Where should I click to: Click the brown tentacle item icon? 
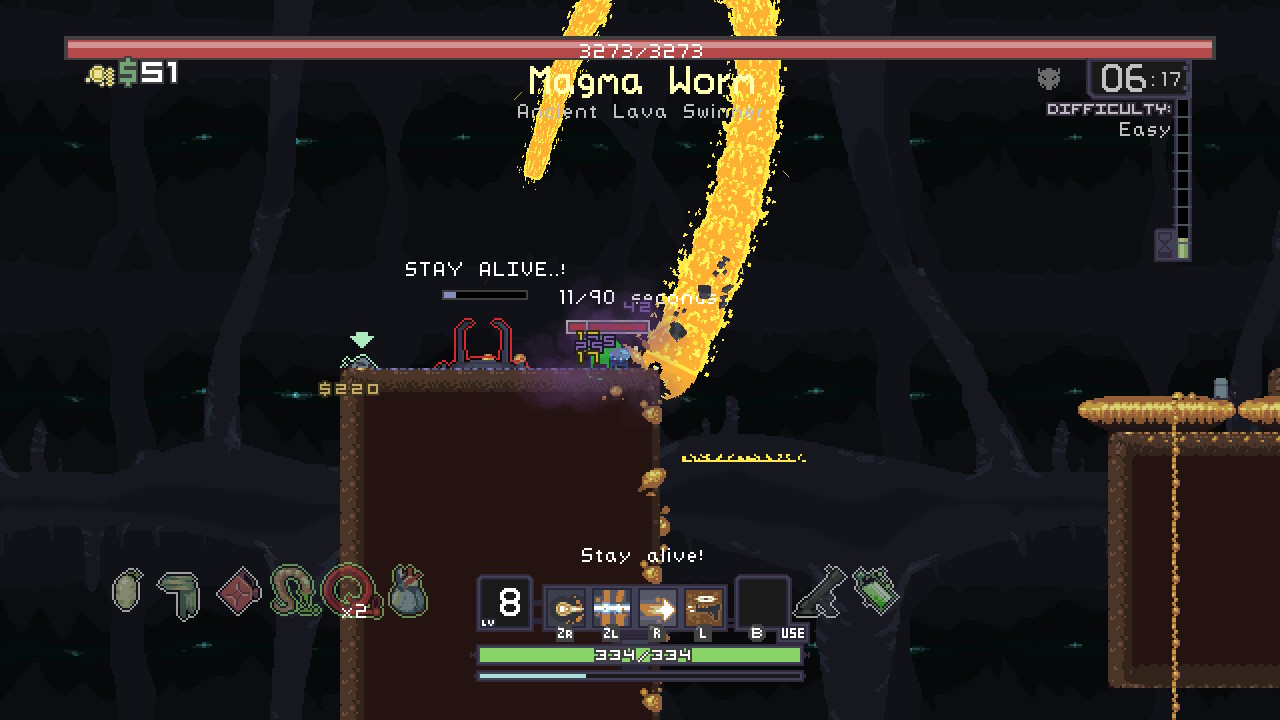294,591
